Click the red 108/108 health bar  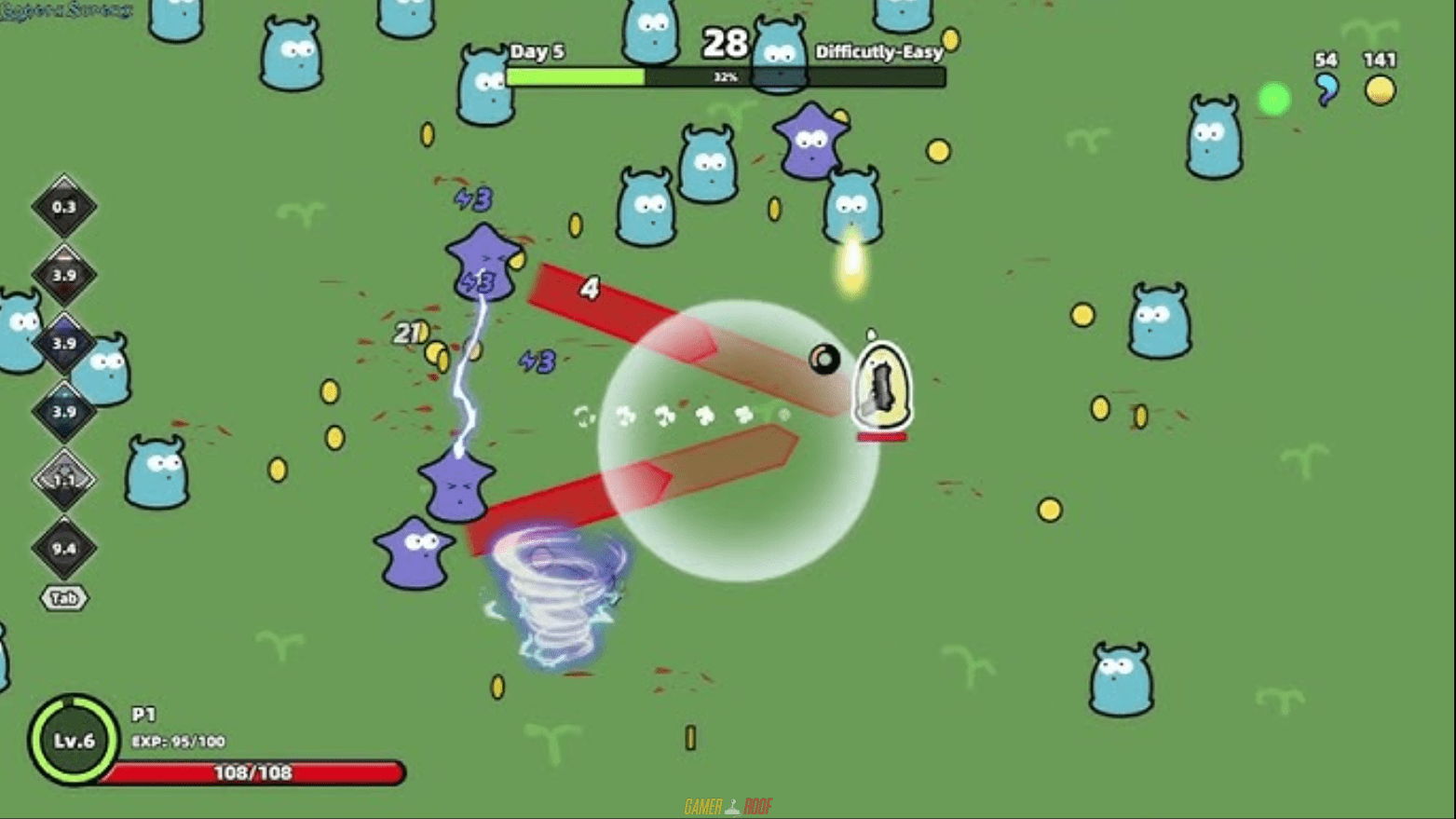[250, 771]
